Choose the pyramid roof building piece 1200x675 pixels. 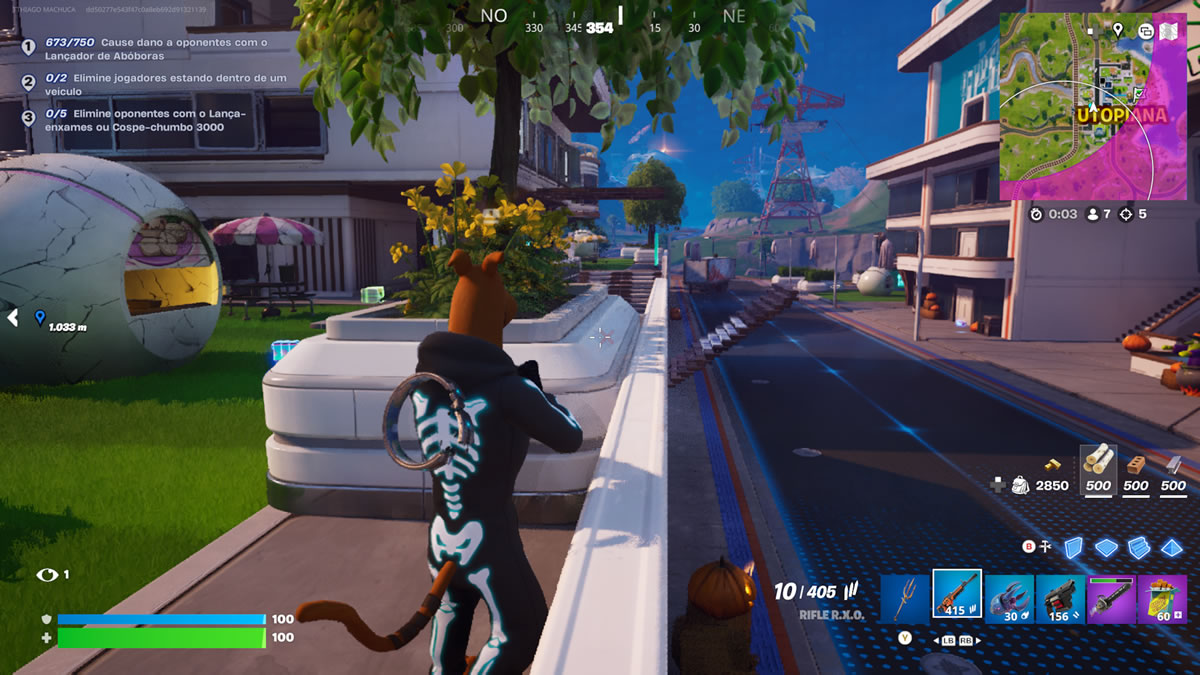pos(1172,547)
